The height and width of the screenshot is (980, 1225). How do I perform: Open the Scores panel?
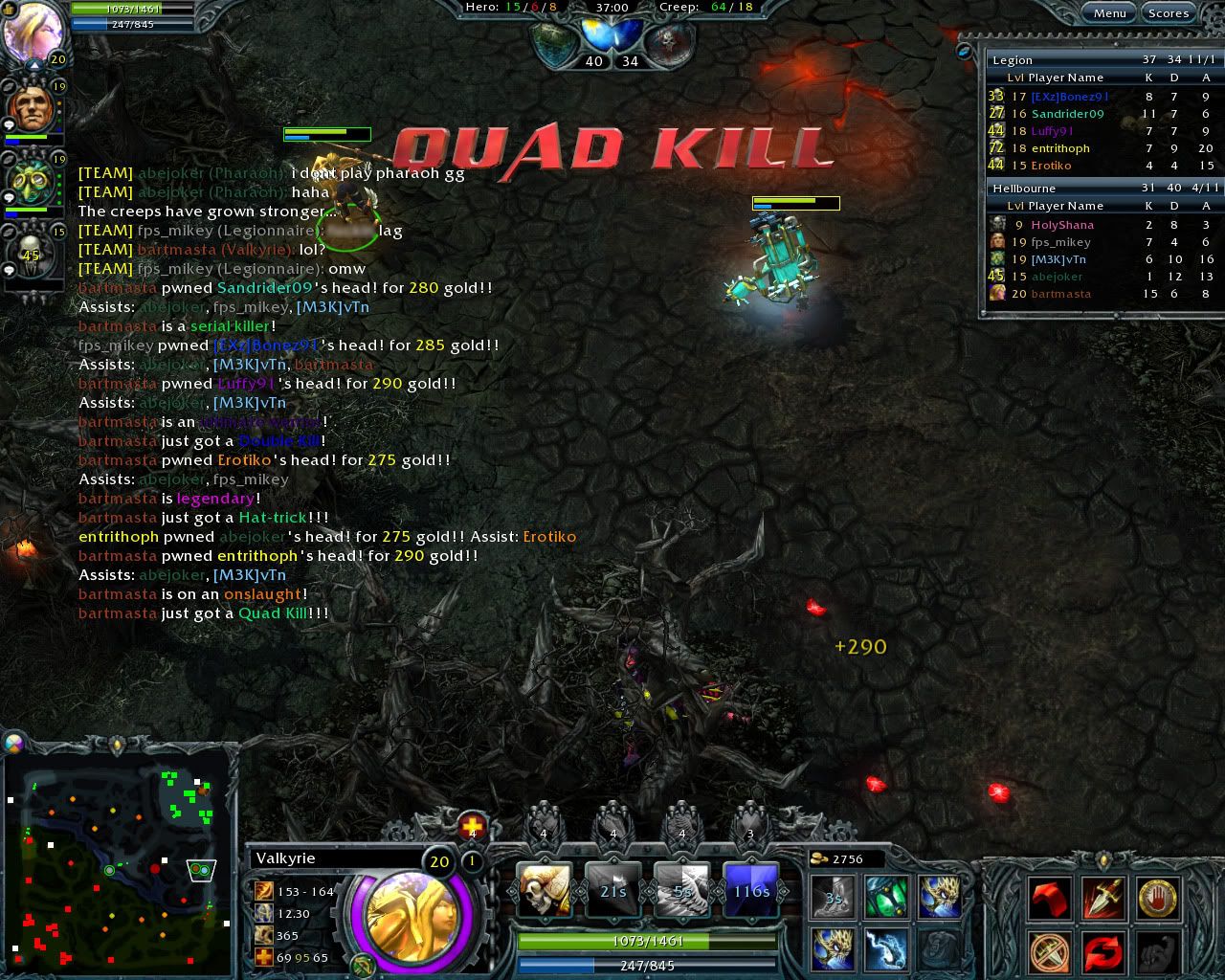point(1168,12)
